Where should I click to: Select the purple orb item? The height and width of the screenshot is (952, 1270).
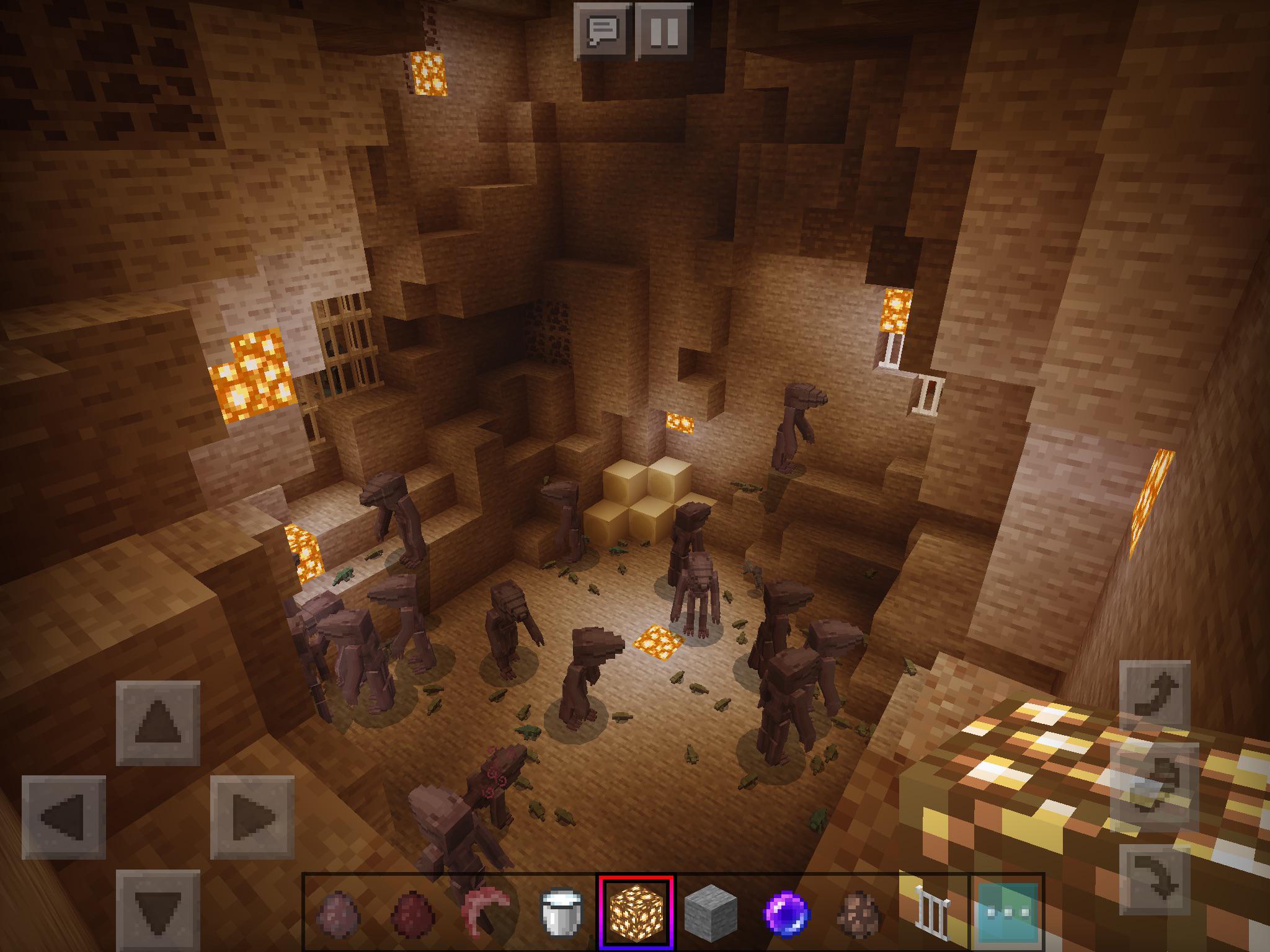pyautogui.click(x=785, y=913)
